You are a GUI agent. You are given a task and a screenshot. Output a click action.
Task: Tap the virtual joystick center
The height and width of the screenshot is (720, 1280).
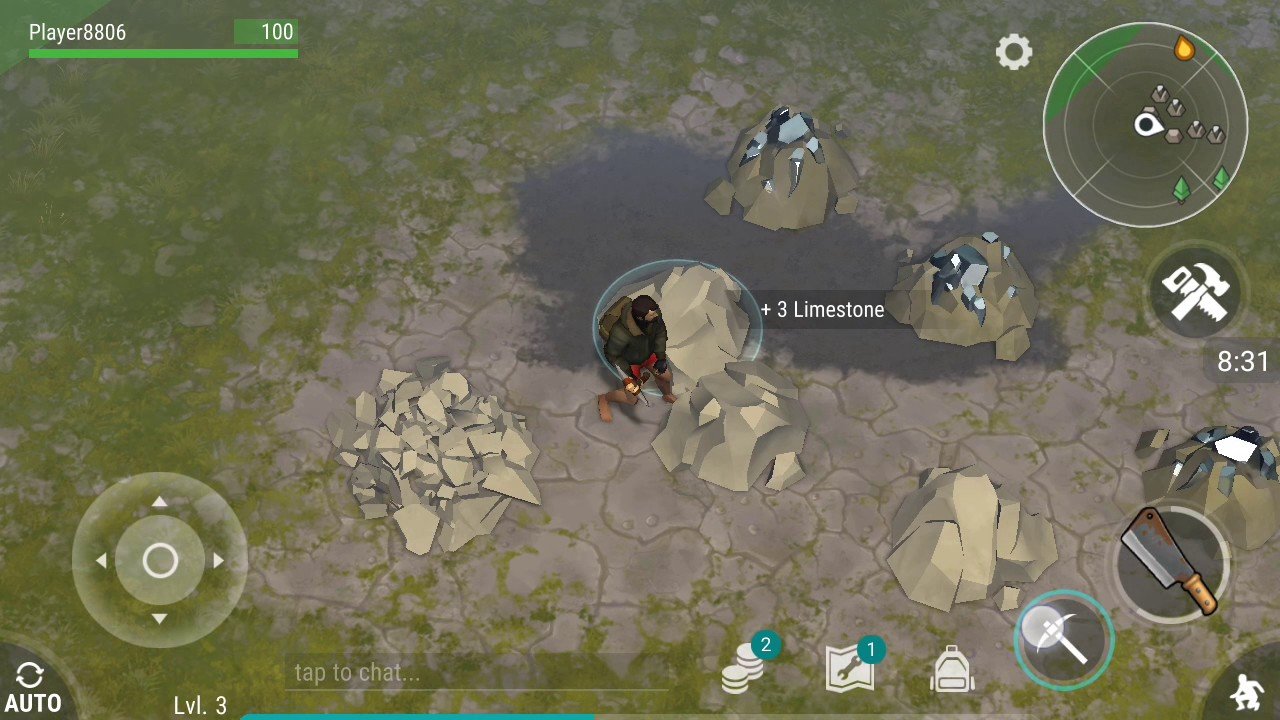click(x=160, y=561)
